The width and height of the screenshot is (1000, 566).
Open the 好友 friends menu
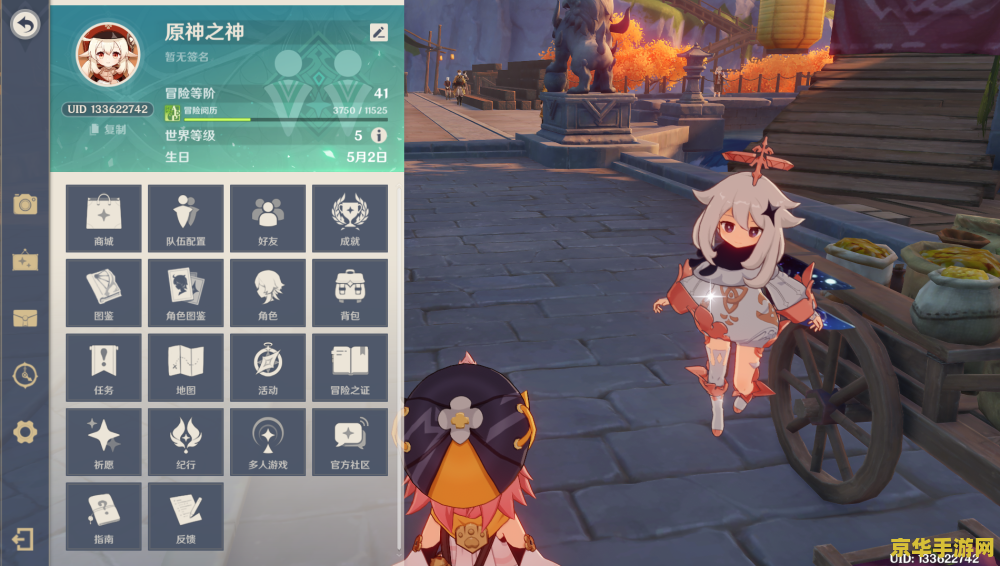pos(268,218)
